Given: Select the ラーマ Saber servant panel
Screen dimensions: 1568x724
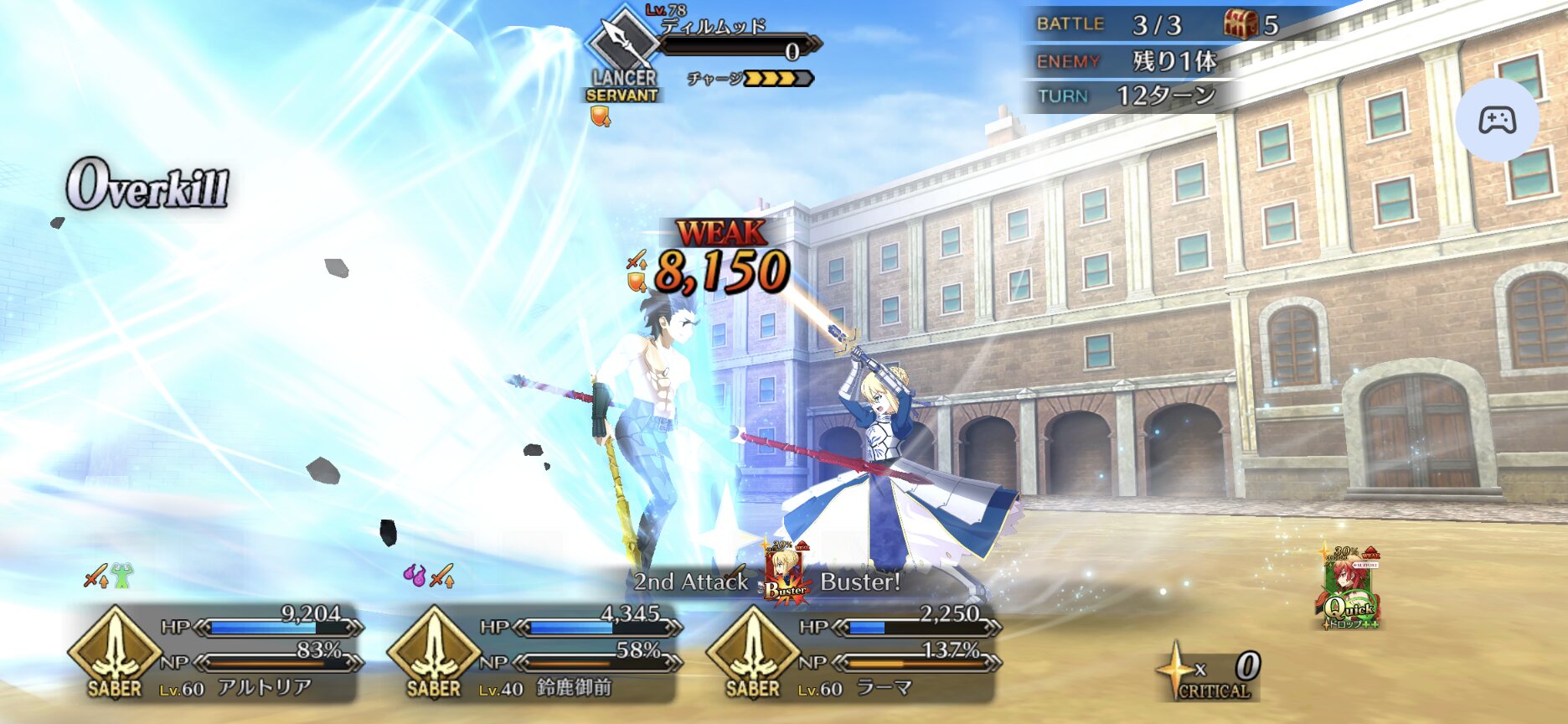Looking at the screenshot, I should point(853,654).
